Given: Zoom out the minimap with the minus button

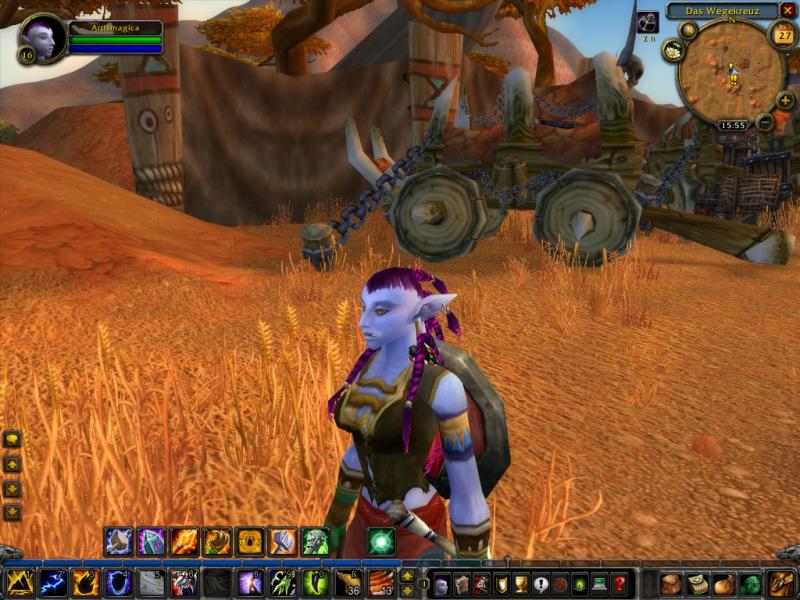Looking at the screenshot, I should [x=765, y=122].
